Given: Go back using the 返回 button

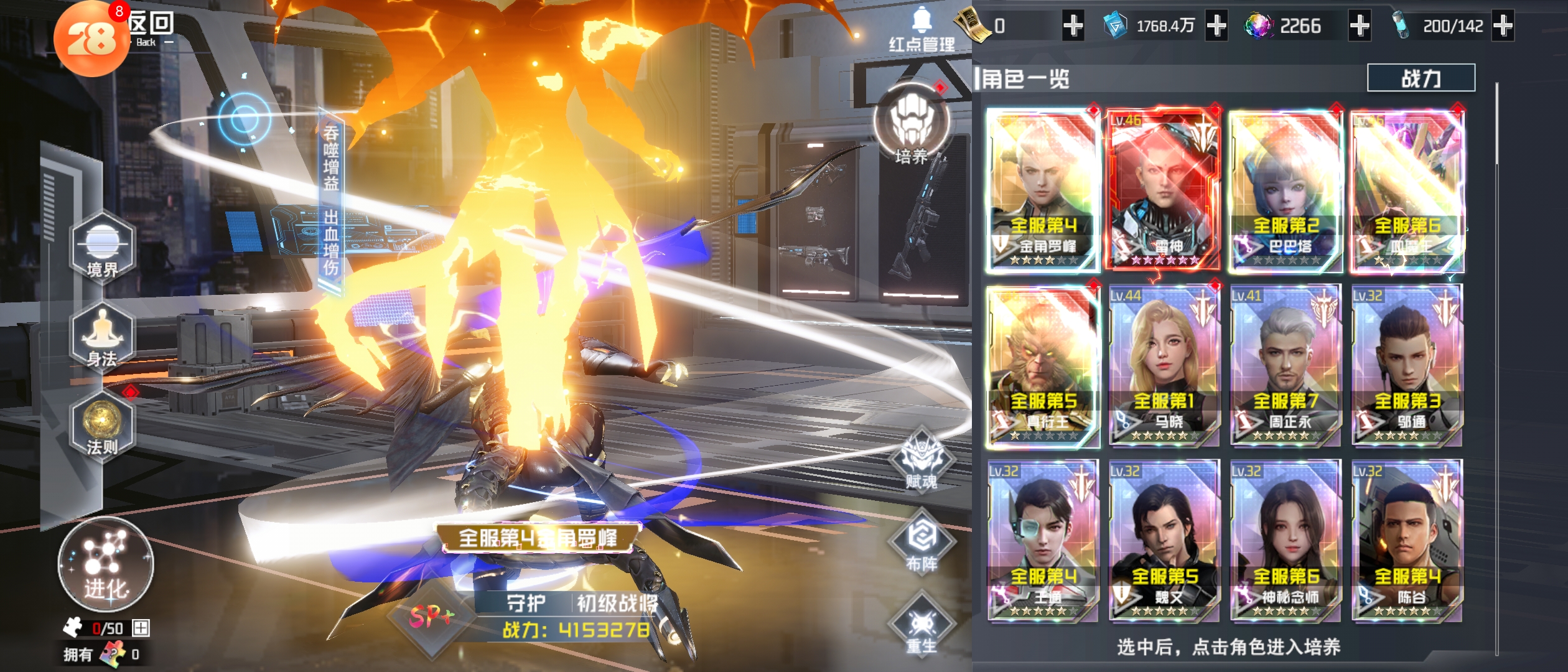Looking at the screenshot, I should [x=151, y=28].
